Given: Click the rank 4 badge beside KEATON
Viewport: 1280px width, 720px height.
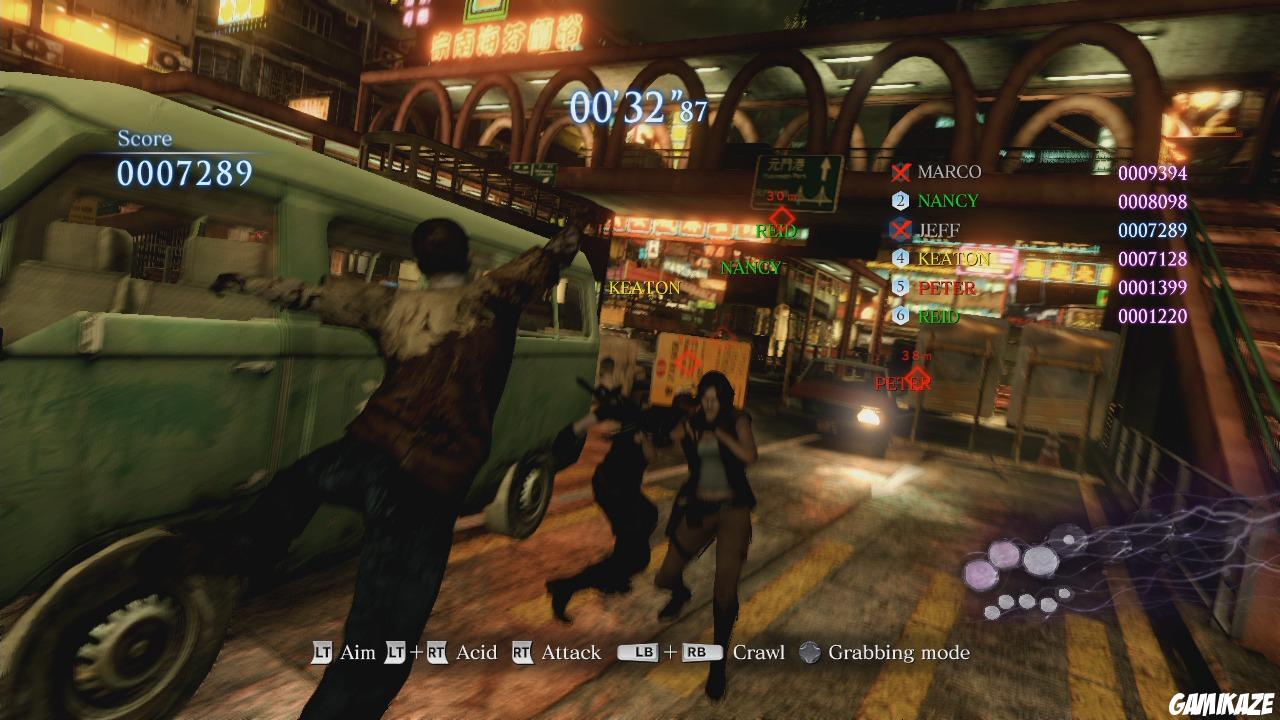Looking at the screenshot, I should [899, 258].
